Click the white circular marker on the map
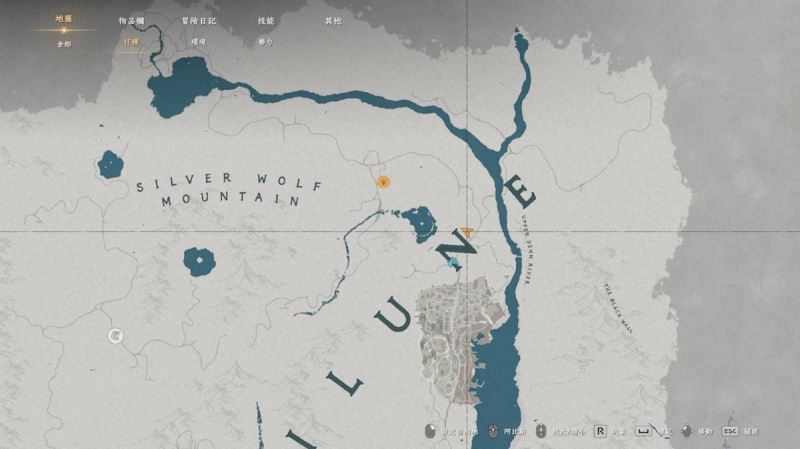Viewport: 800px width, 449px height. (x=116, y=336)
